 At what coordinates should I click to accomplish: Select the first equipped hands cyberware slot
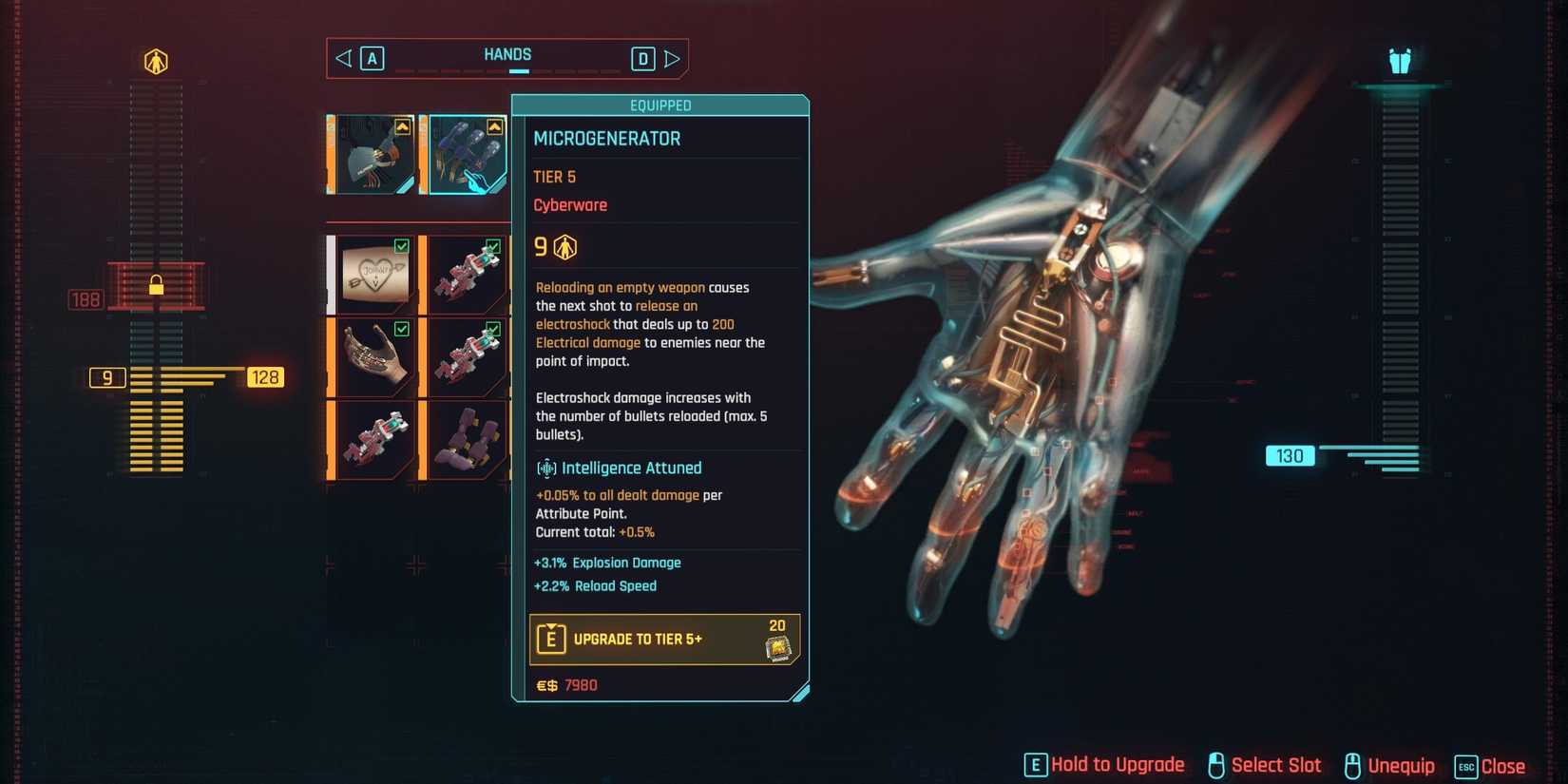pyautogui.click(x=373, y=154)
